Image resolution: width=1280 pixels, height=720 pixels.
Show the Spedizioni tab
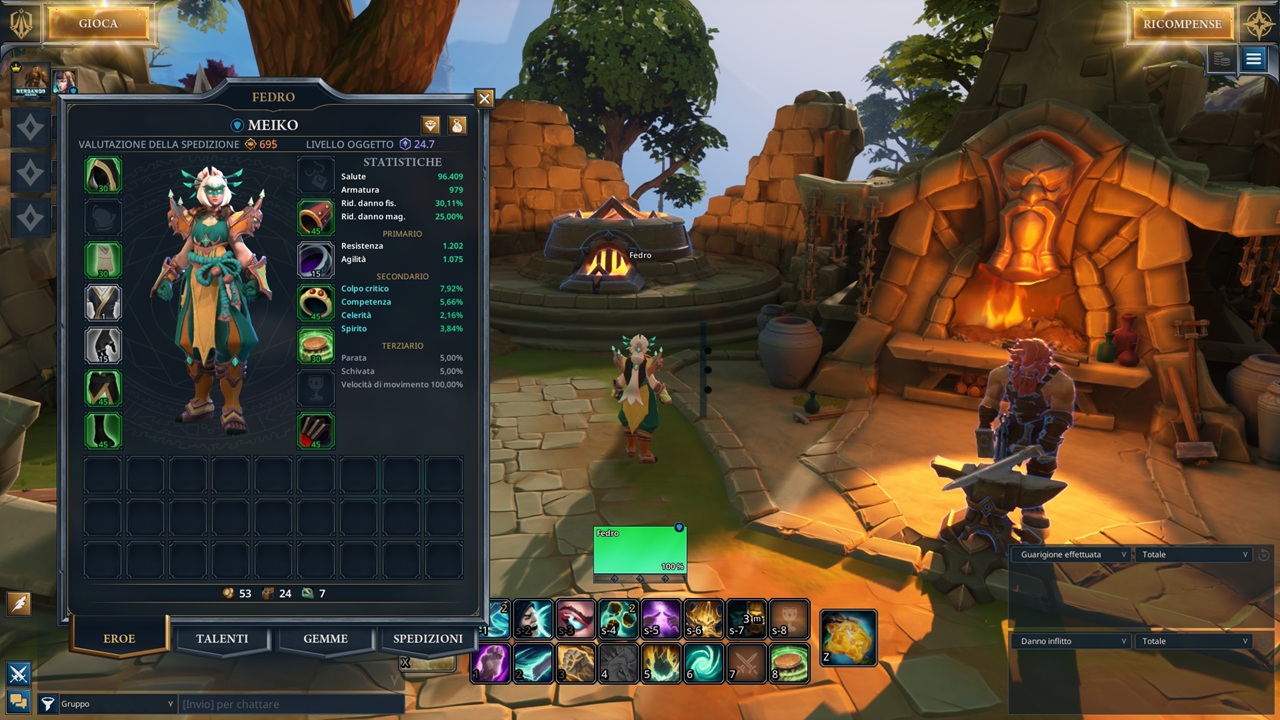[x=428, y=639]
